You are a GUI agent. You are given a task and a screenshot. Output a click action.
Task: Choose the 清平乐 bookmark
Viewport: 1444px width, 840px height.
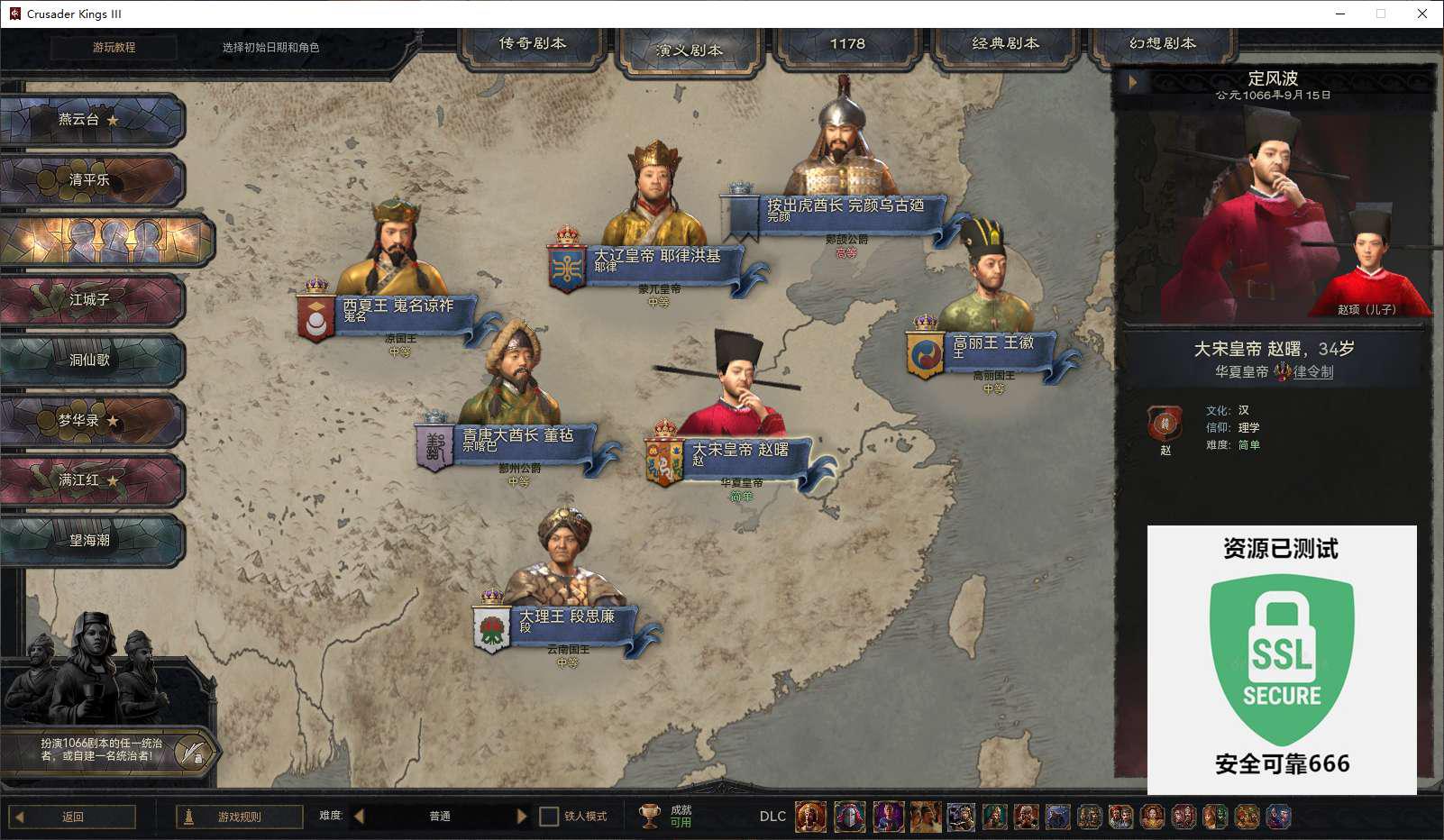pyautogui.click(x=90, y=180)
